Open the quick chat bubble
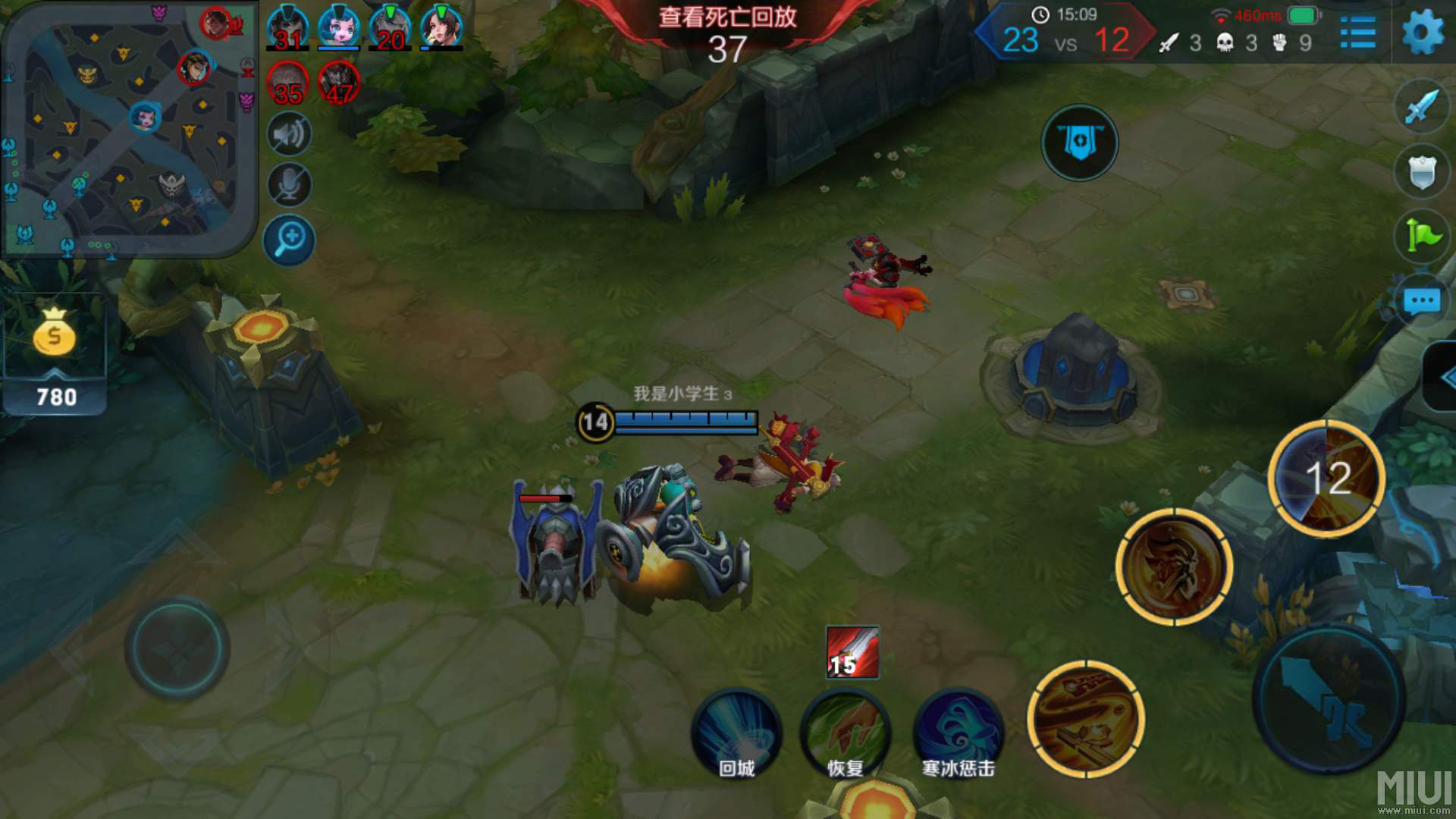This screenshot has height=819, width=1456. [1421, 301]
